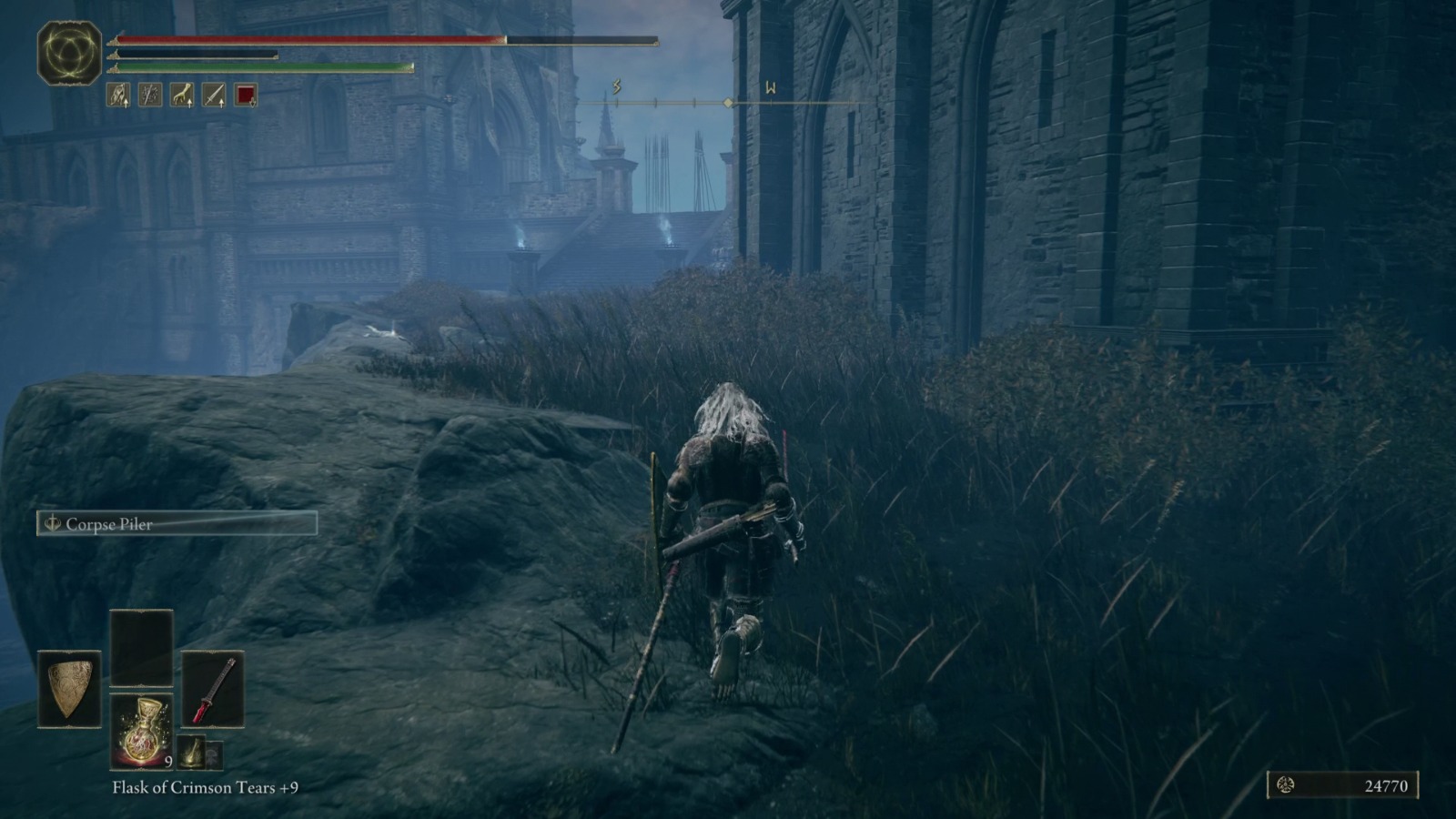The image size is (1456, 819).
Task: Select the 3 marker on the compass
Action: (616, 88)
